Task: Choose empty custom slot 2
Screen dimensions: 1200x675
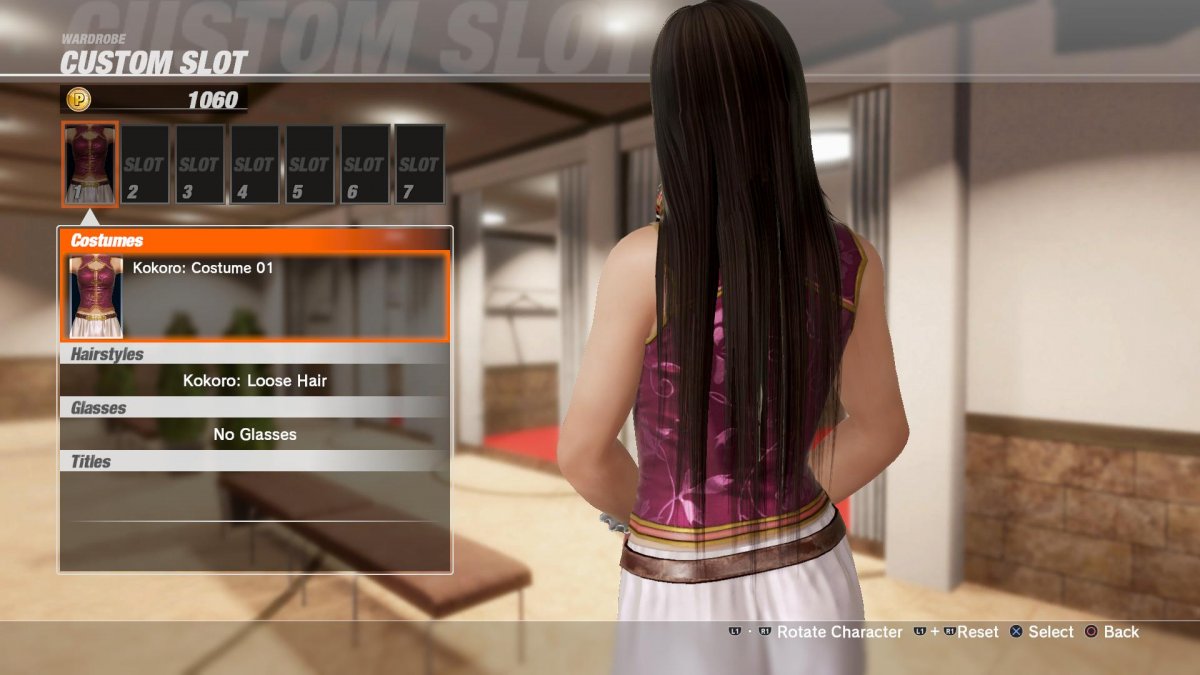Action: coord(145,164)
